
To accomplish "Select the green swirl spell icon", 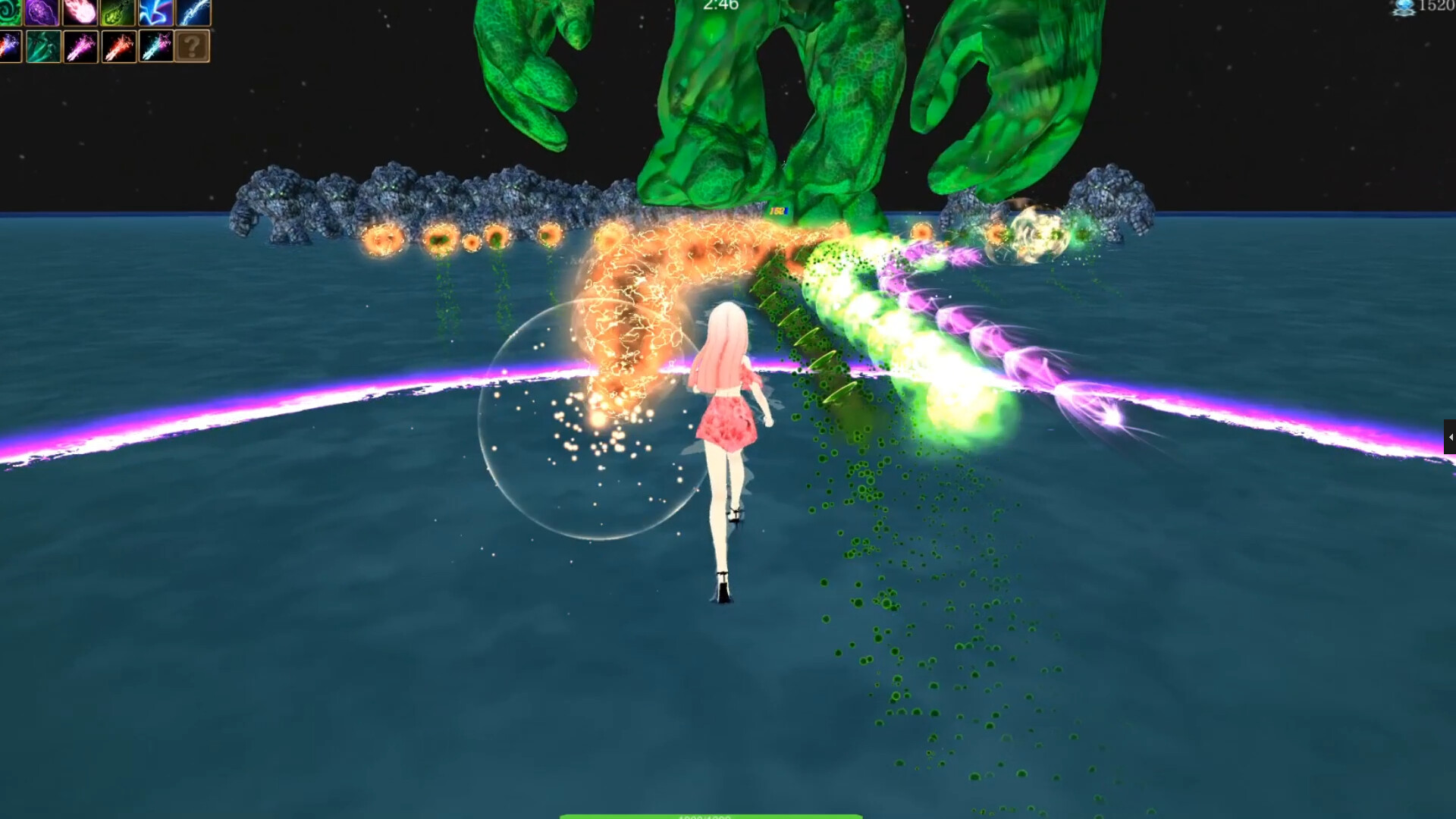I will [x=9, y=13].
